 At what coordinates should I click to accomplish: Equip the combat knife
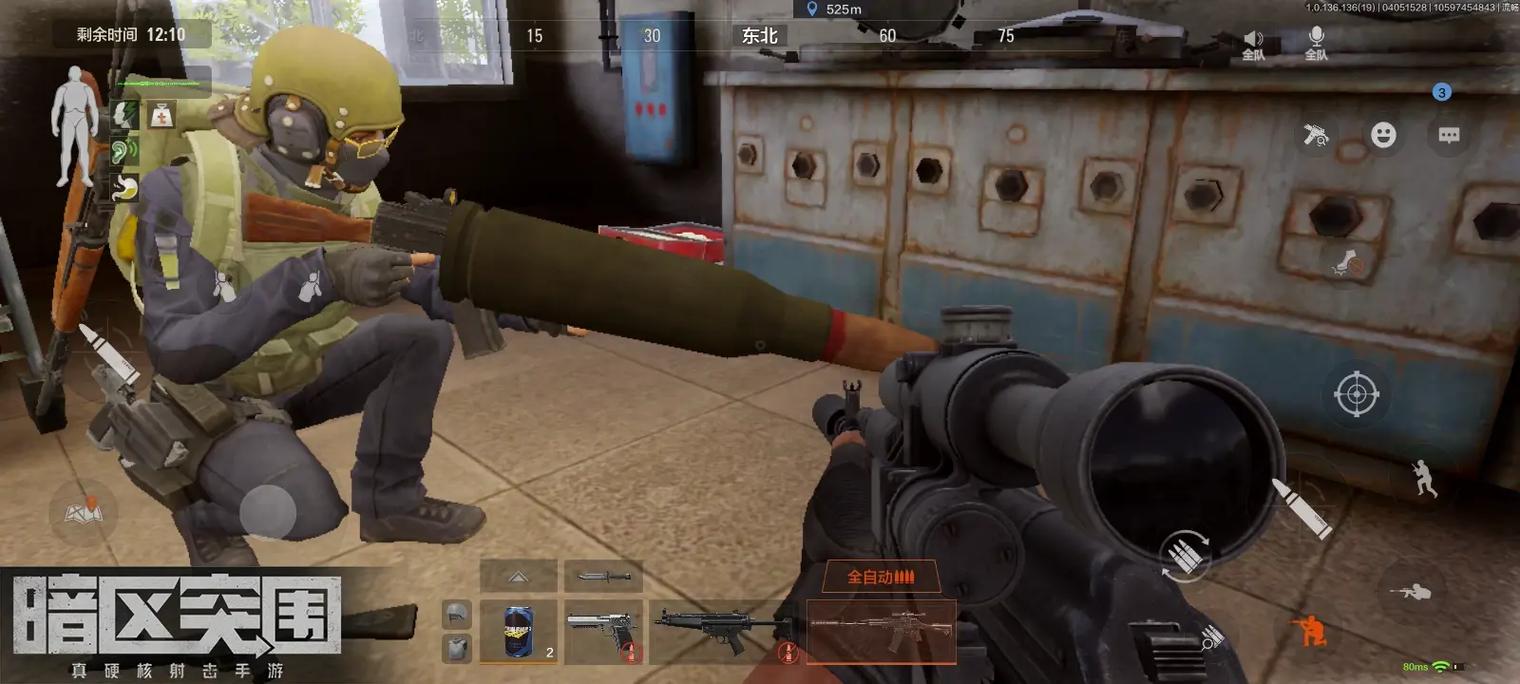[x=602, y=576]
